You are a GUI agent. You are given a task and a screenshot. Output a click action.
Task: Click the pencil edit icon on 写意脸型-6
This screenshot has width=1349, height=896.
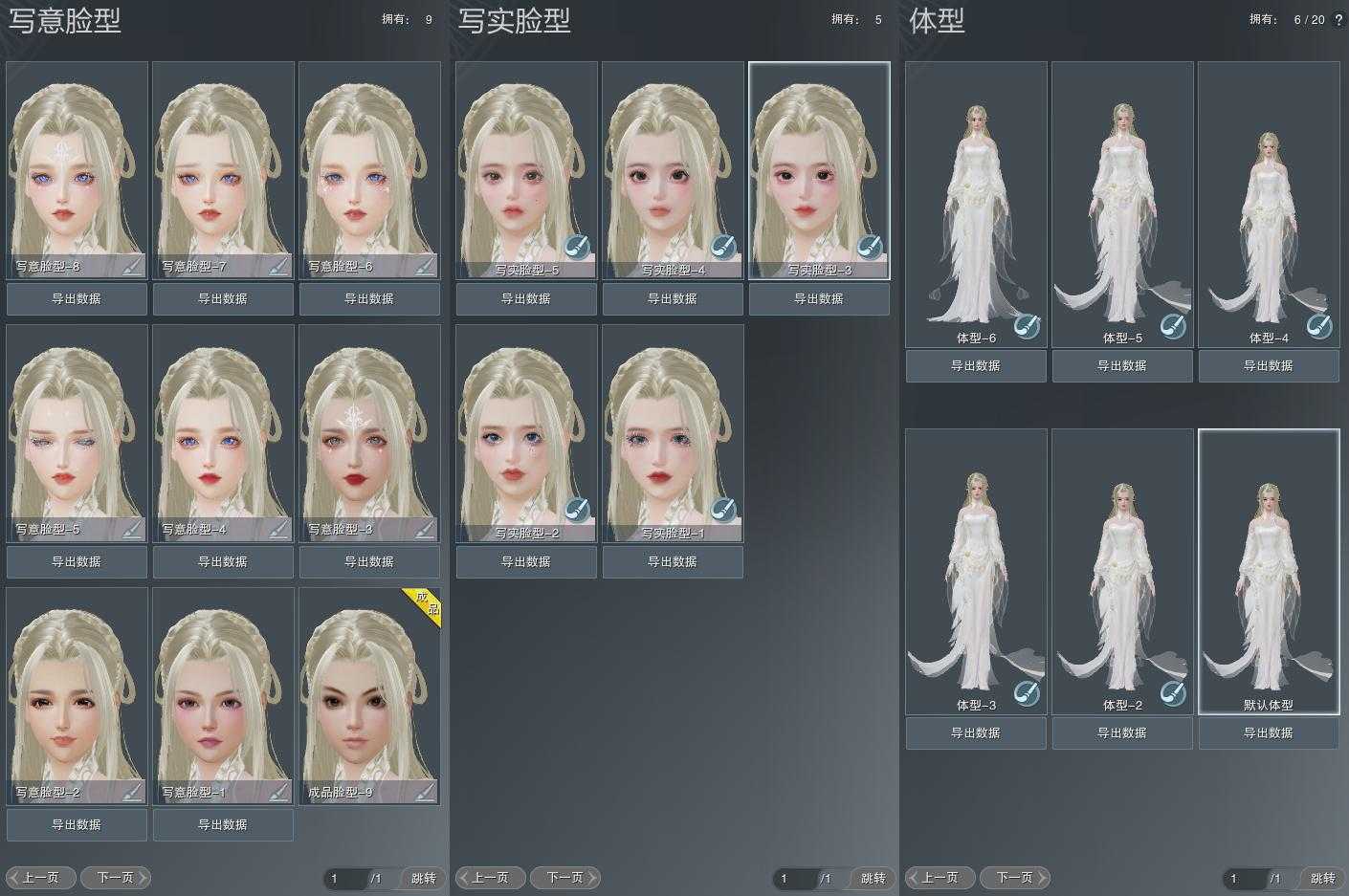coord(425,265)
